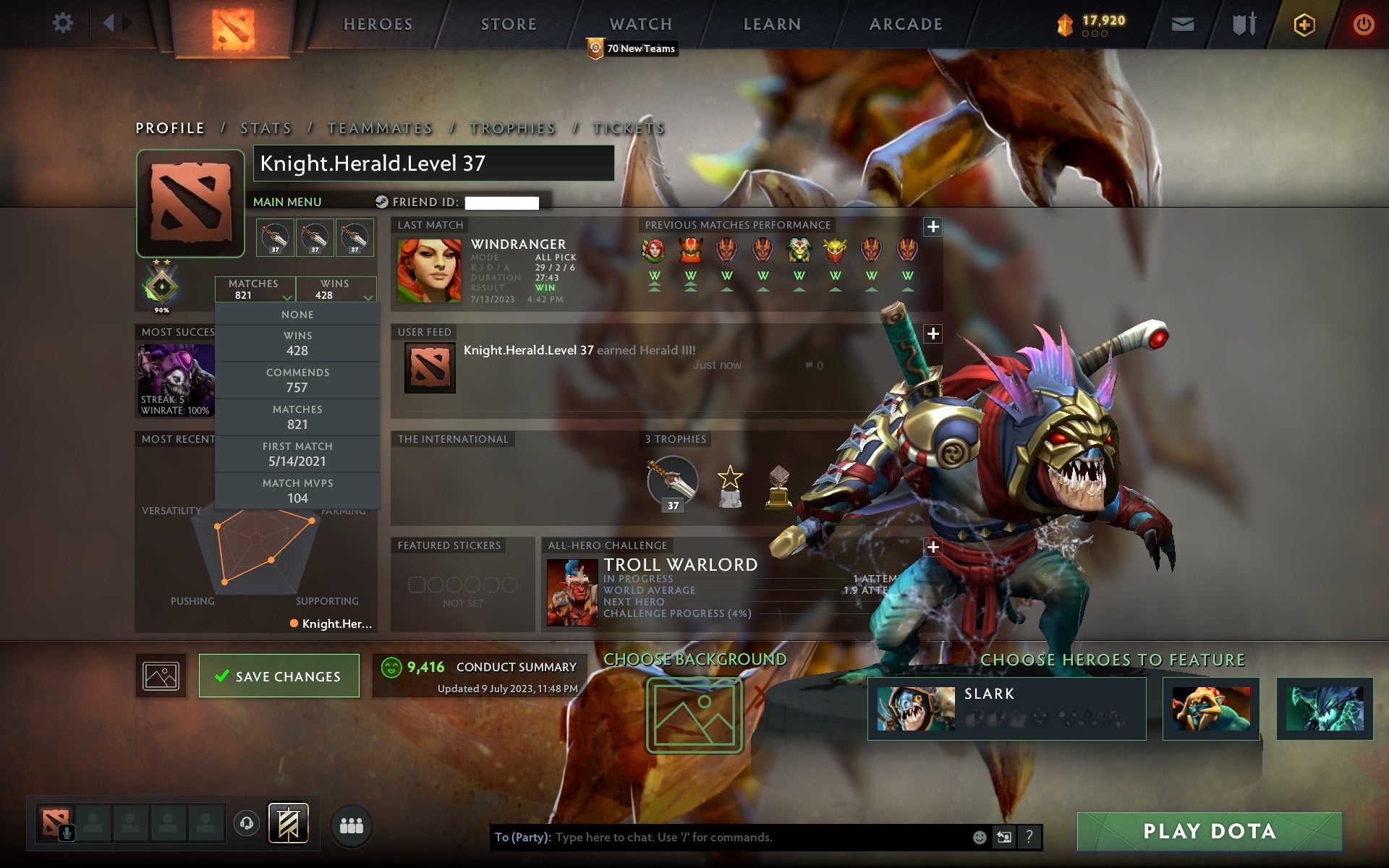Viewport: 1389px width, 868px height.
Task: Click the screenshot share icon beside the chat
Action: click(x=1004, y=838)
